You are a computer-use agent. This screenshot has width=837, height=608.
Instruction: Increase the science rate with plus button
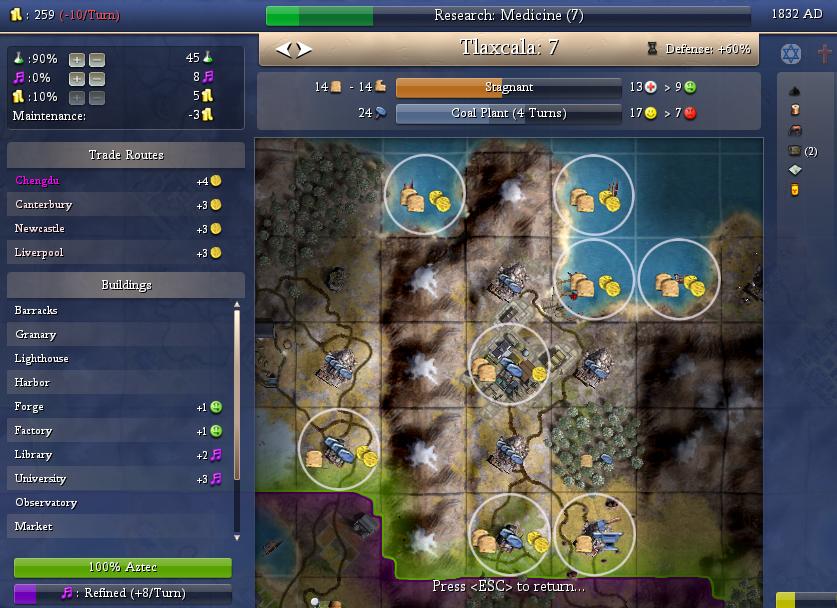(77, 59)
